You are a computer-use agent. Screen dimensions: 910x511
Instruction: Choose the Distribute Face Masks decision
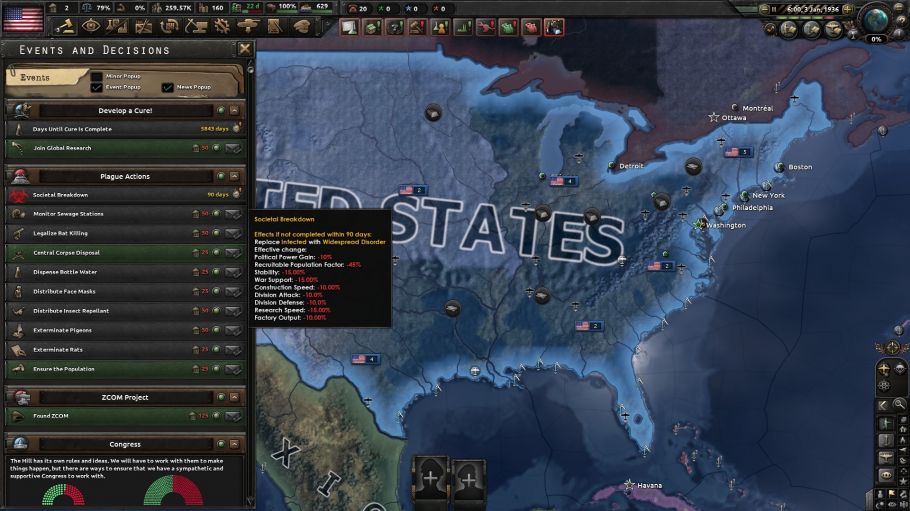click(233, 291)
